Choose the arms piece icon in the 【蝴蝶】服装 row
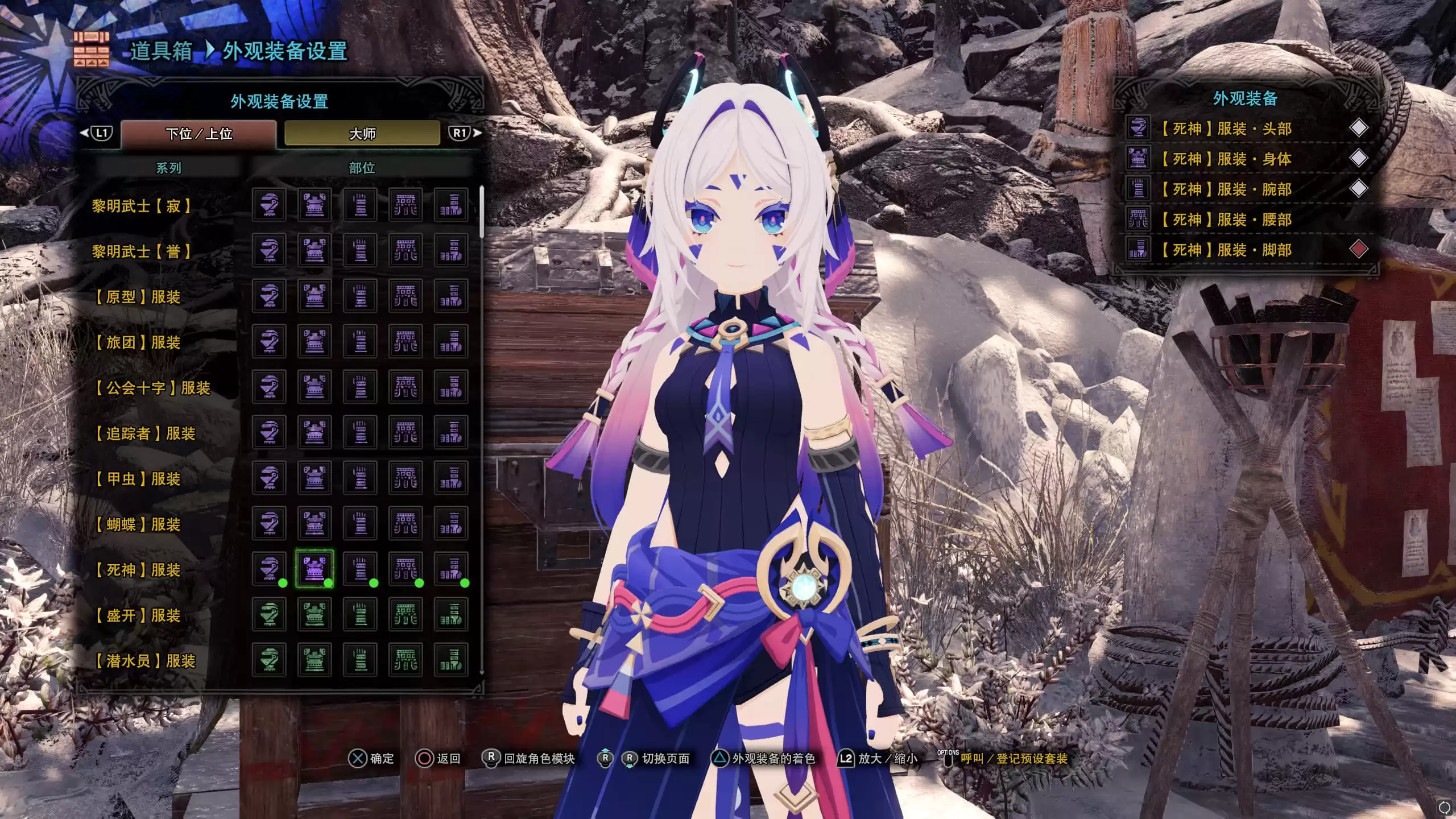Viewport: 1456px width, 819px height. (x=361, y=523)
